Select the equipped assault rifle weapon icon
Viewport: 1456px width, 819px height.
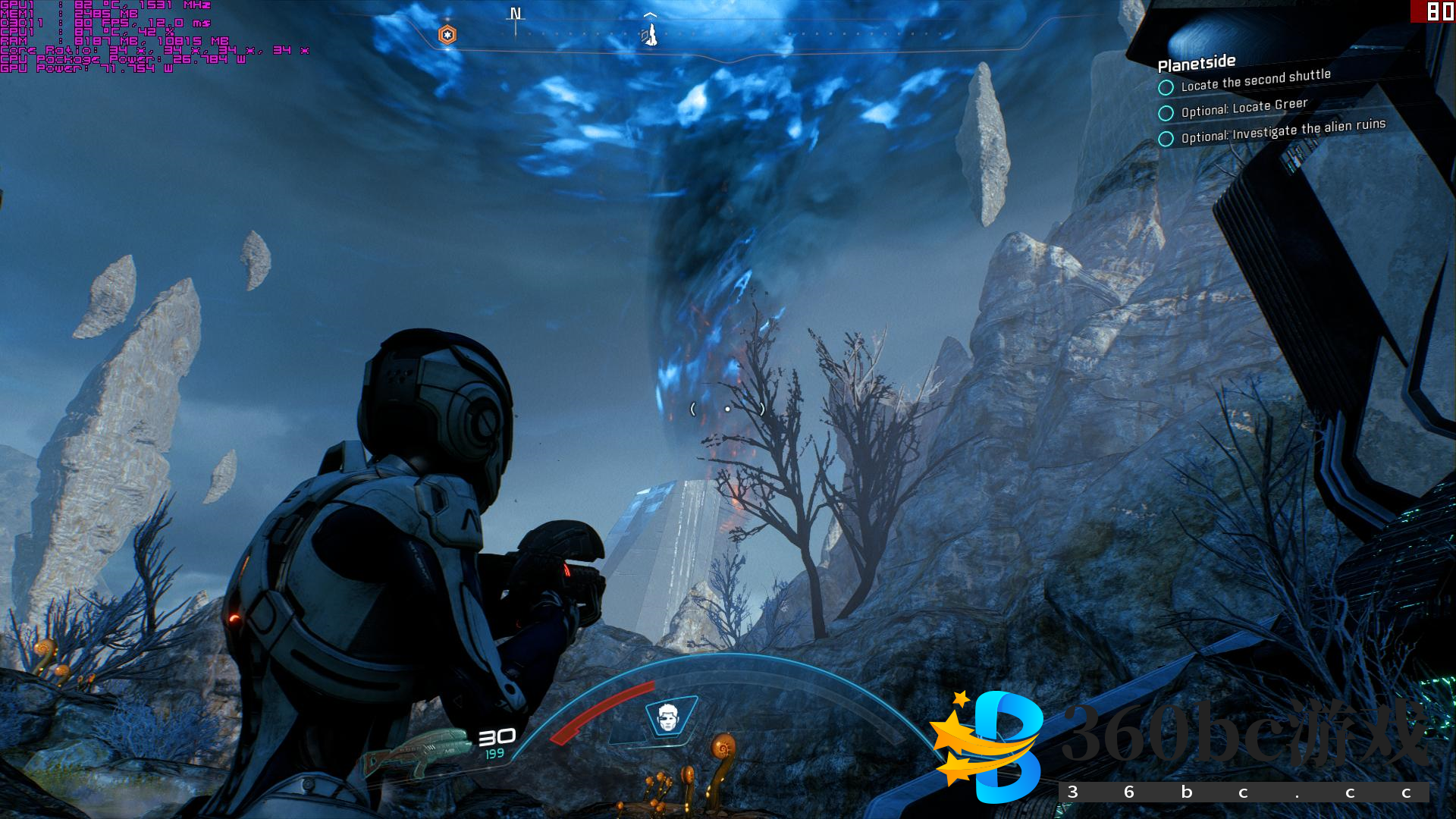click(x=417, y=752)
